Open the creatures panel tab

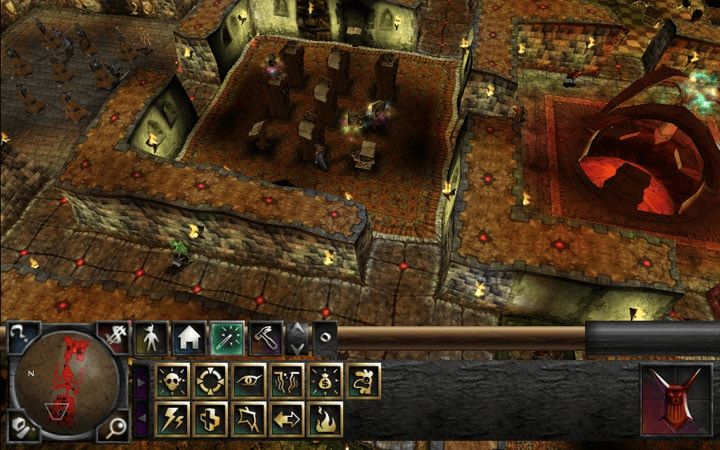(x=151, y=338)
